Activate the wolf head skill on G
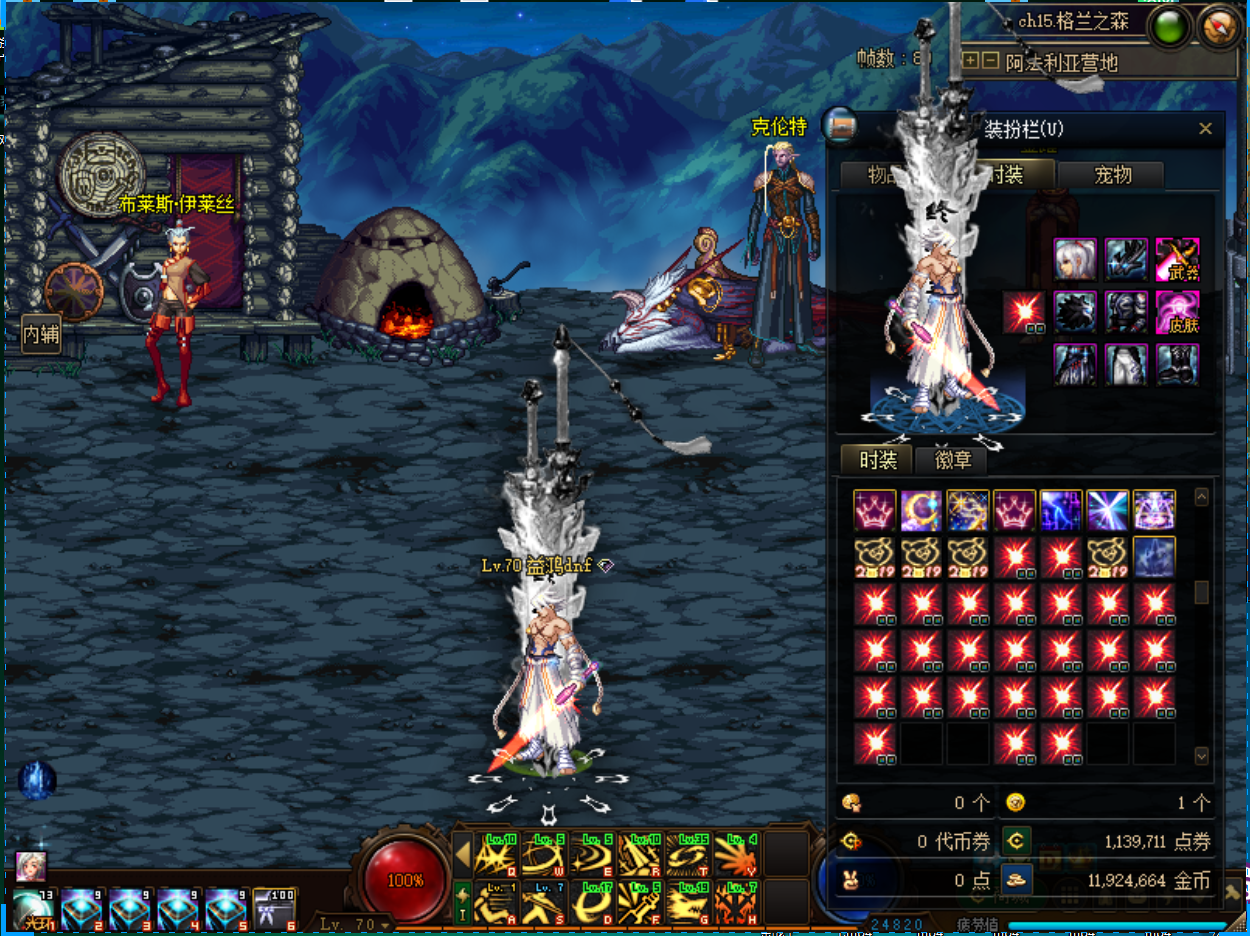This screenshot has width=1250, height=936. click(688, 902)
